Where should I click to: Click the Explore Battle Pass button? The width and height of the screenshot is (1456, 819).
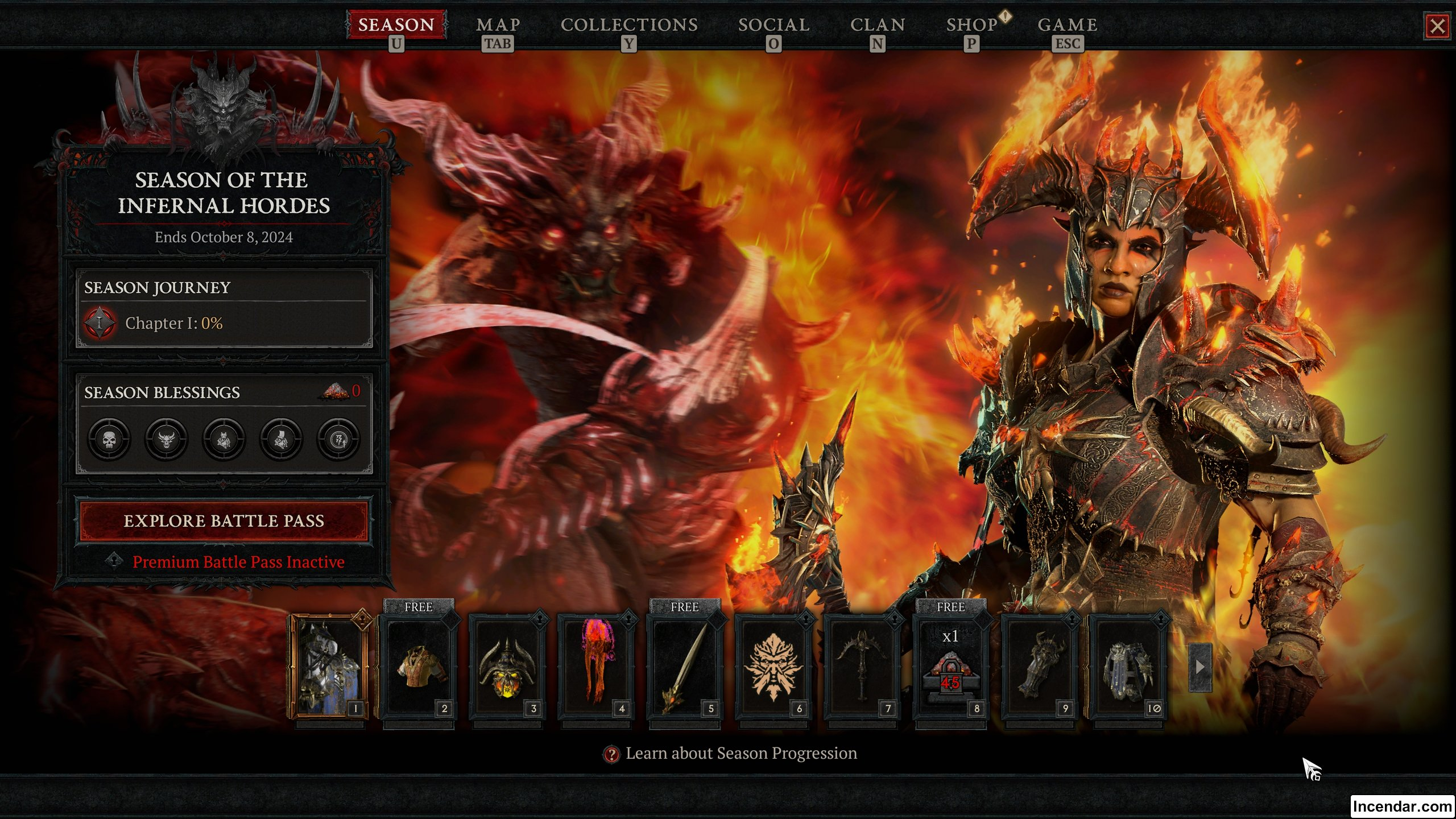pos(224,521)
